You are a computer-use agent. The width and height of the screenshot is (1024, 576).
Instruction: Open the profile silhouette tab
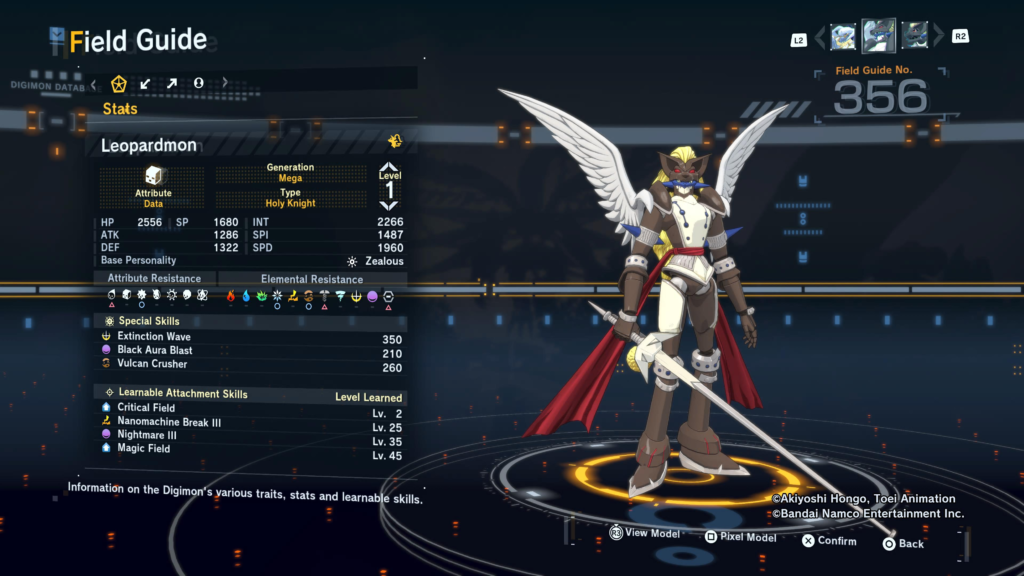198,83
